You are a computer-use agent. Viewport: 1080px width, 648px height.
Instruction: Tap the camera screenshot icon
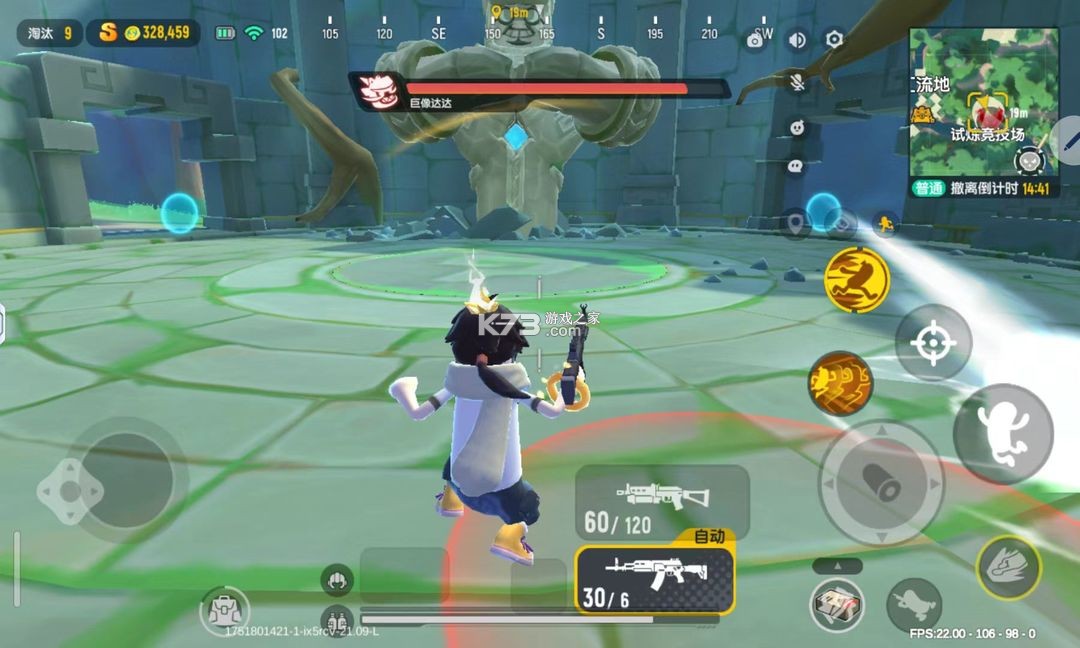pos(756,41)
